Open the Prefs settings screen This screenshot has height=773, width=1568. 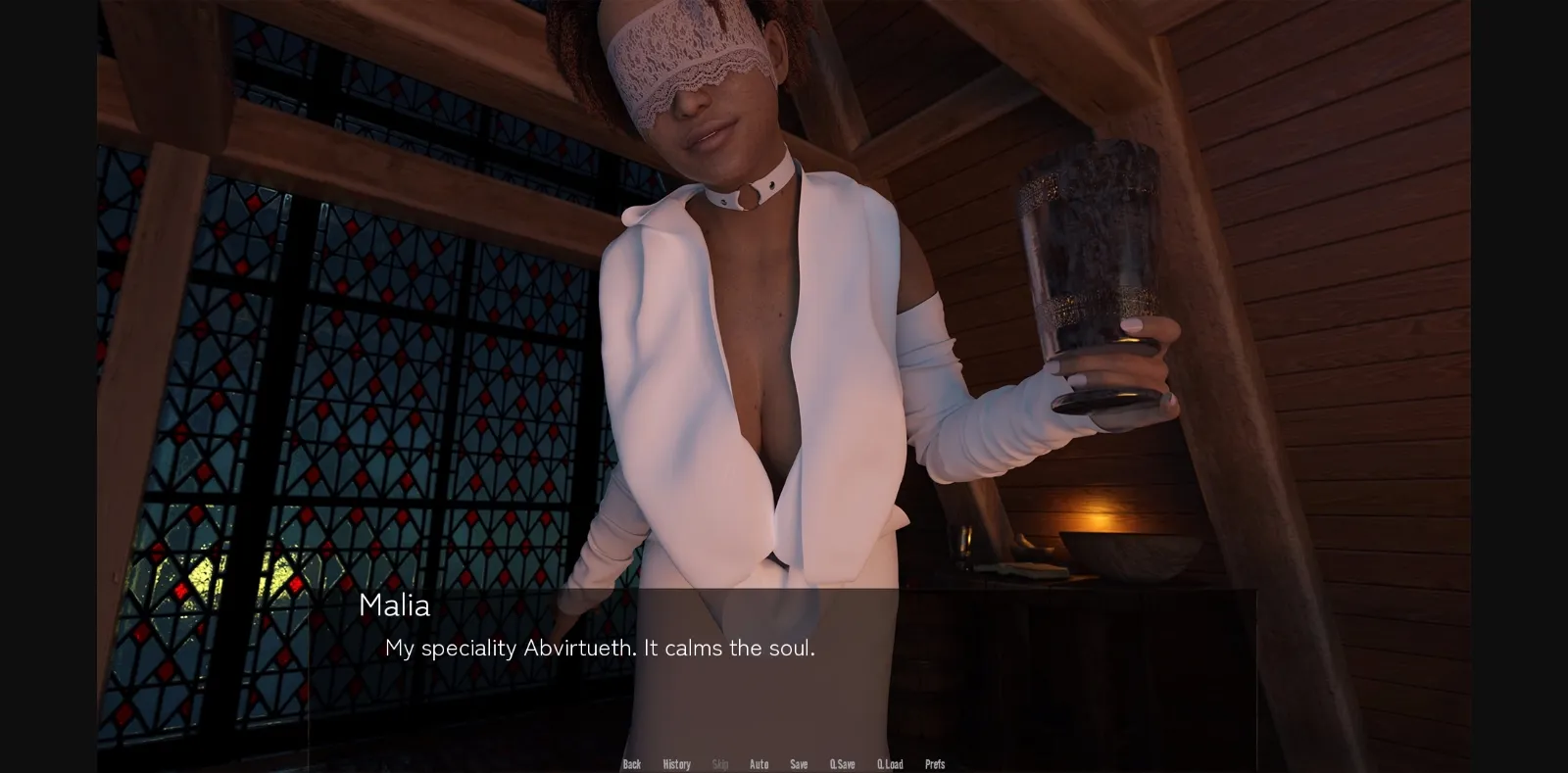(934, 763)
